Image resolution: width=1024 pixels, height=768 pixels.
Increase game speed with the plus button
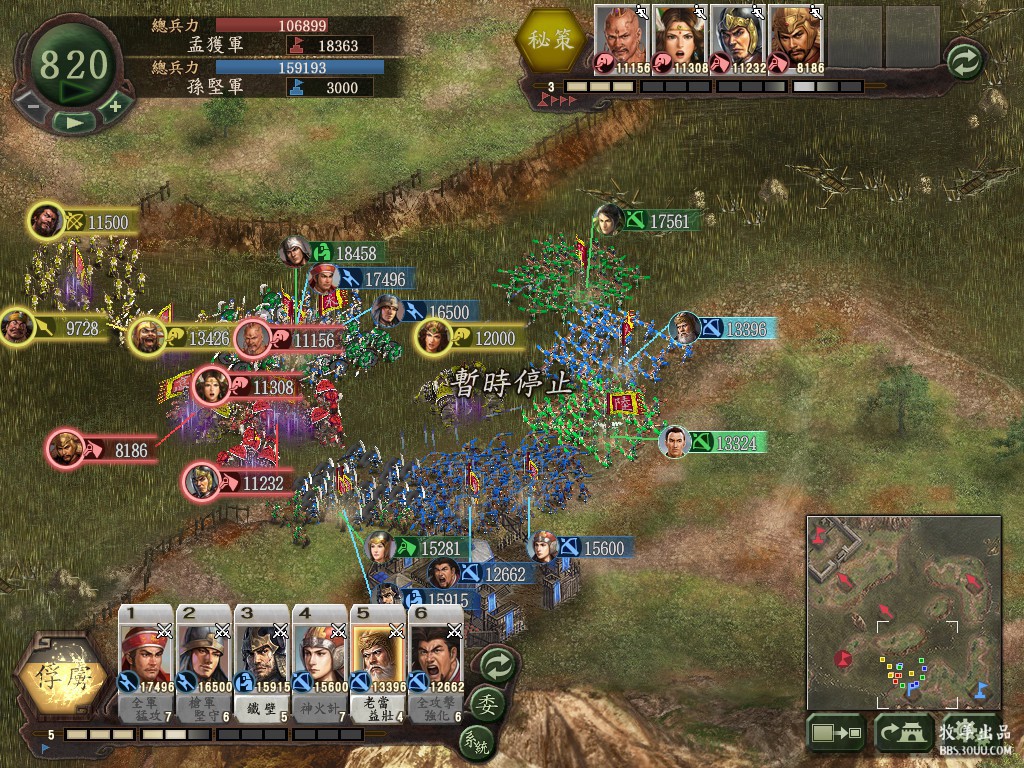(x=114, y=105)
